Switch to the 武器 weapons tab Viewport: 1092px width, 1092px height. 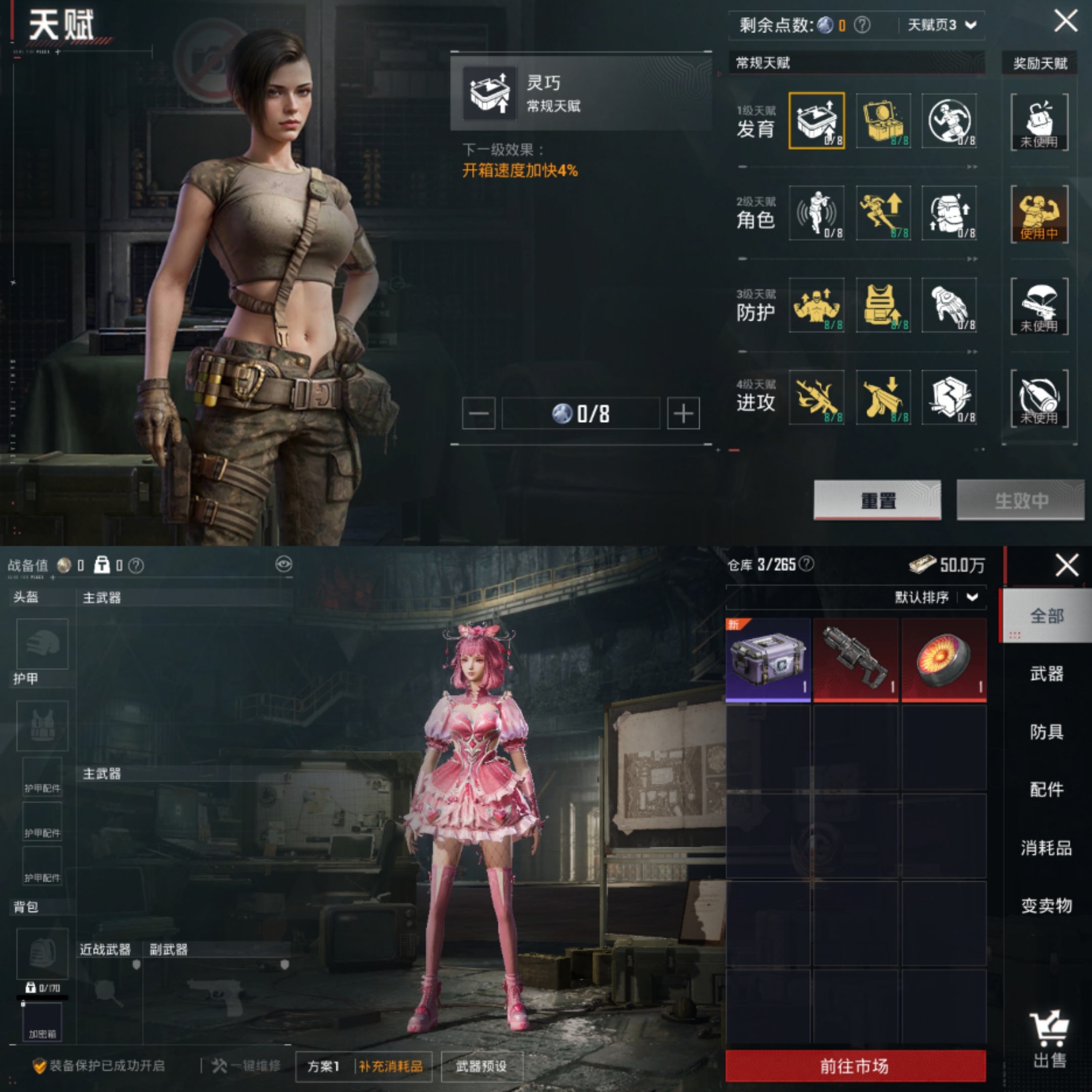(1047, 675)
